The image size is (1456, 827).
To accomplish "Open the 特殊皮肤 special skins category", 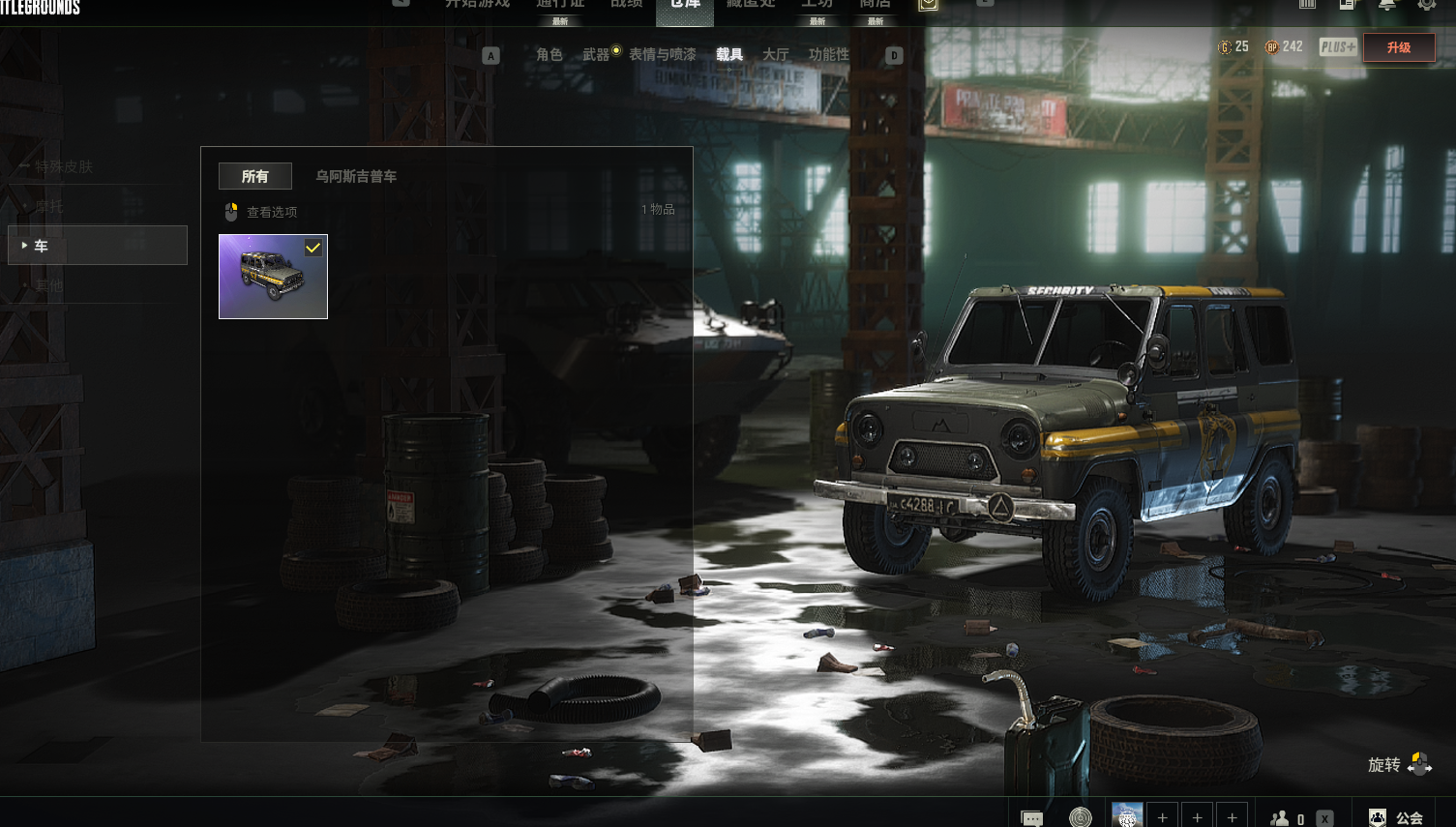I will [x=64, y=166].
